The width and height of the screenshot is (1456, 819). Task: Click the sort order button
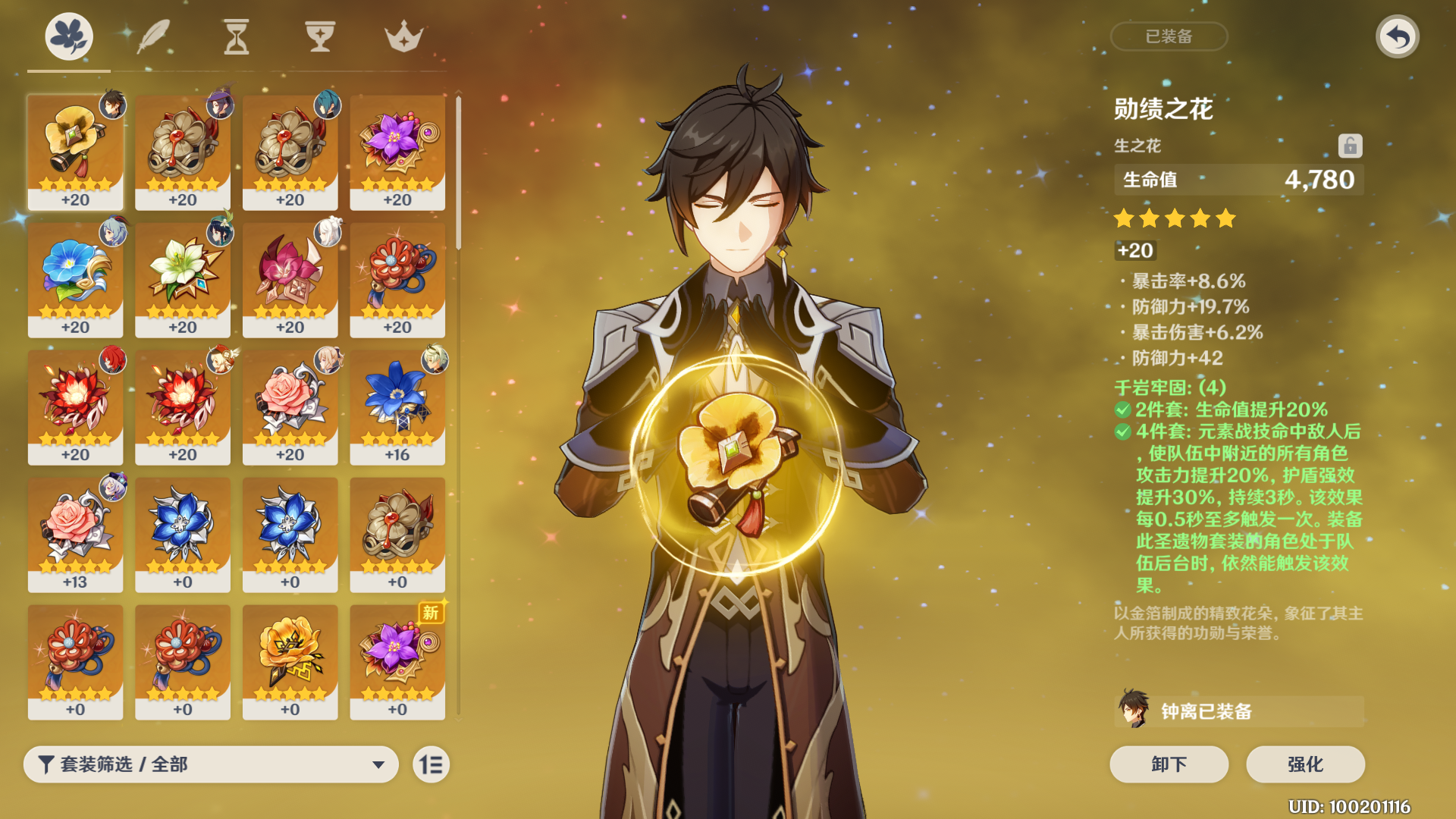[x=431, y=764]
